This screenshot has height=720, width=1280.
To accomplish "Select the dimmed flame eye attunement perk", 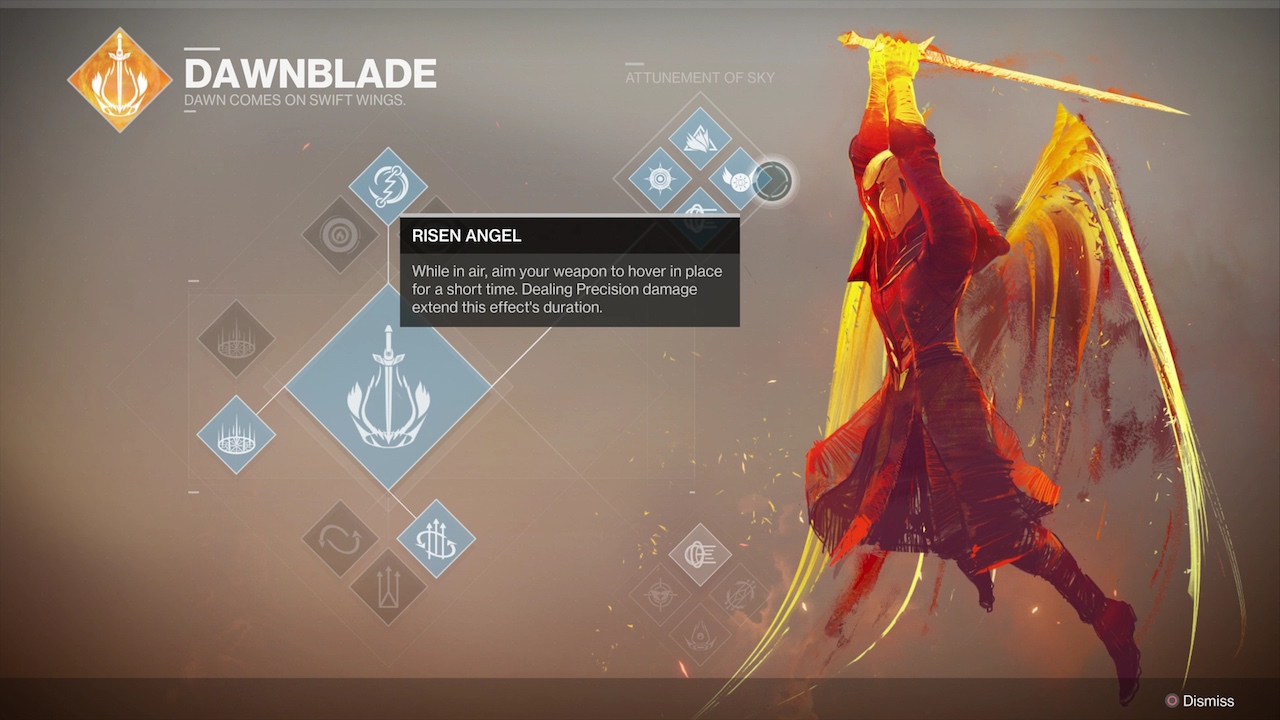I will (x=700, y=635).
